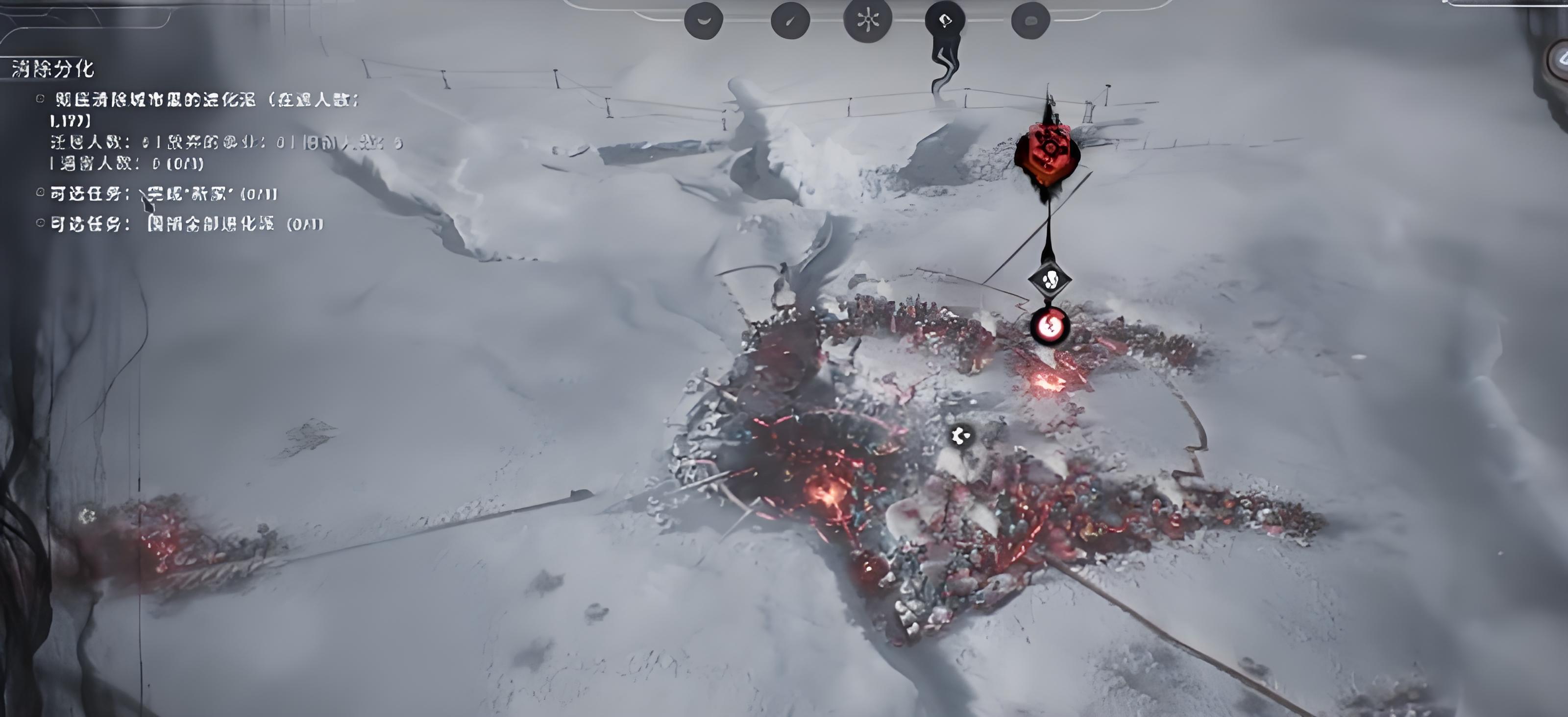Select the grey diamond marker under the red gear
The width and height of the screenshot is (1568, 717).
tap(1050, 280)
